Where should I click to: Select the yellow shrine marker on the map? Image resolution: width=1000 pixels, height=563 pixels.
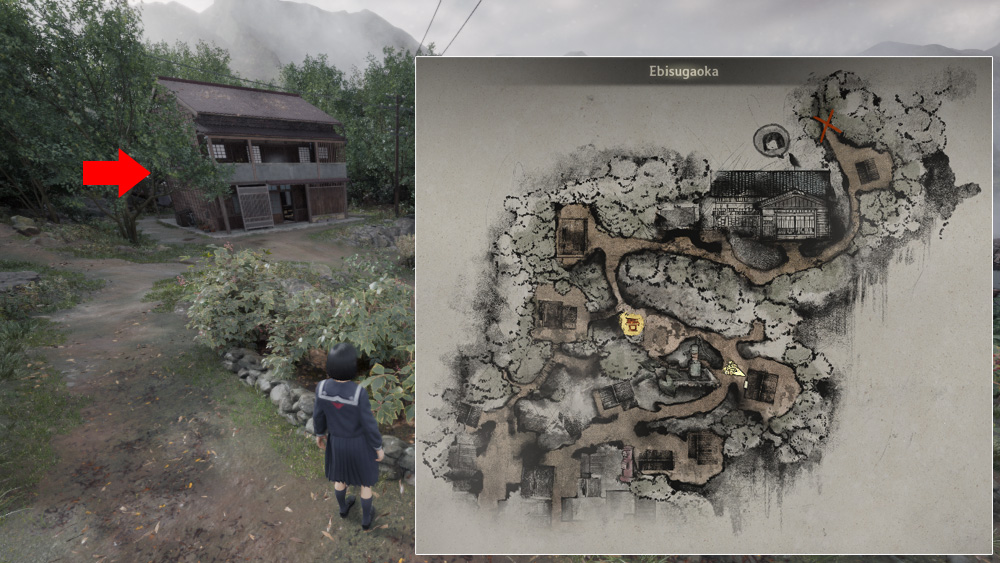pyautogui.click(x=631, y=323)
